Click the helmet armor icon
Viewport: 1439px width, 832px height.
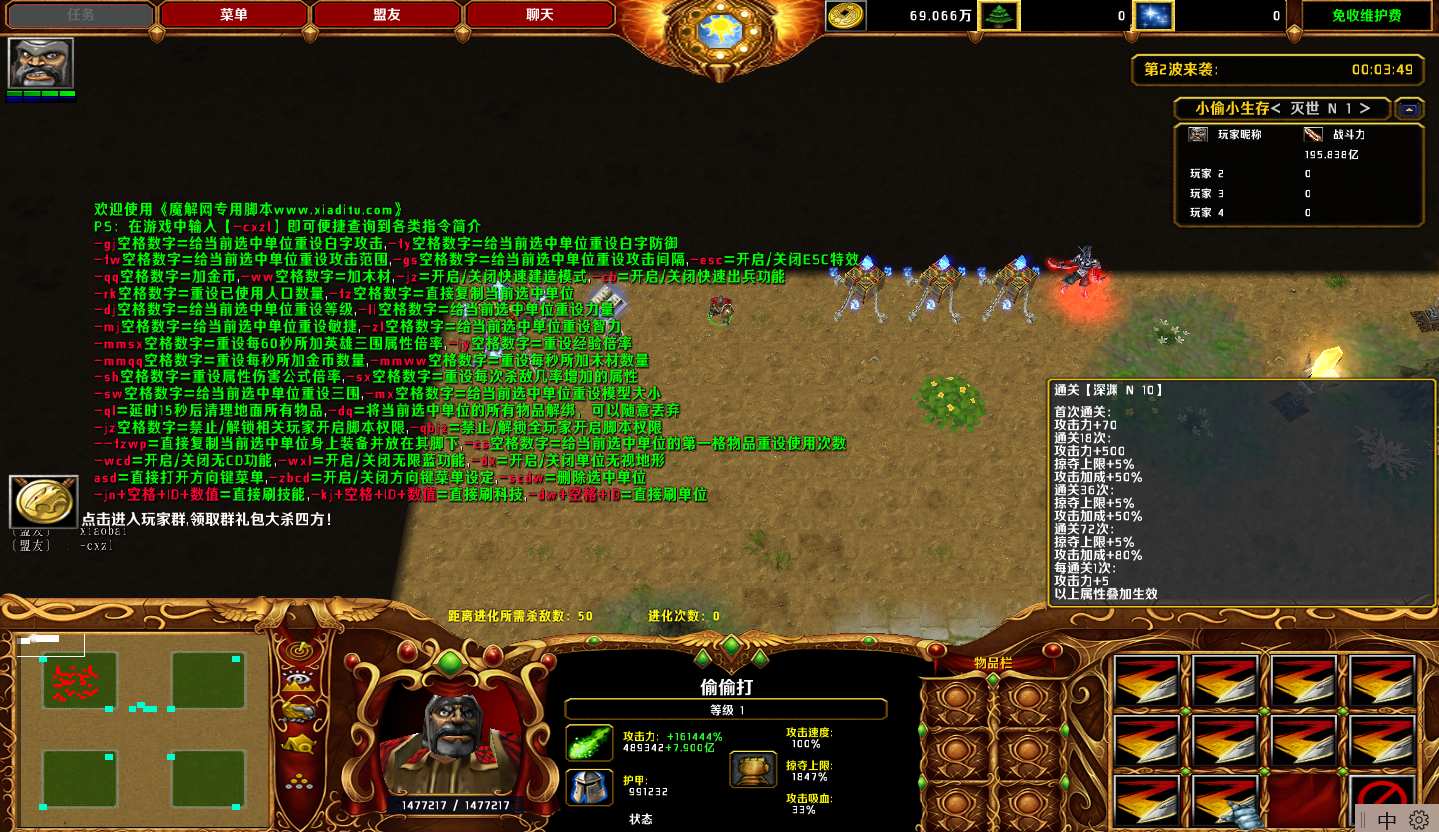pos(590,787)
